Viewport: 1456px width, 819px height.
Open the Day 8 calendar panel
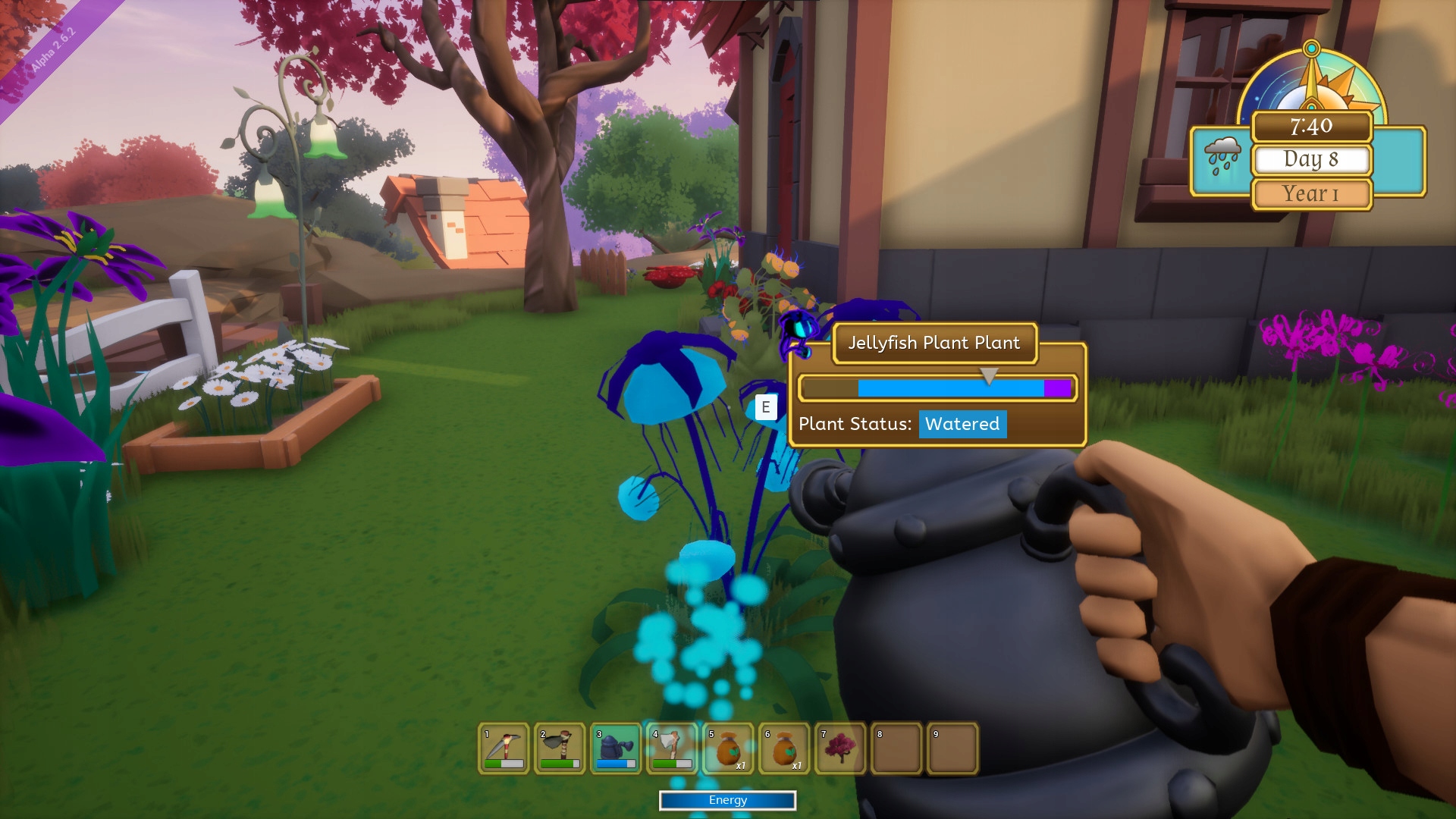(1311, 159)
